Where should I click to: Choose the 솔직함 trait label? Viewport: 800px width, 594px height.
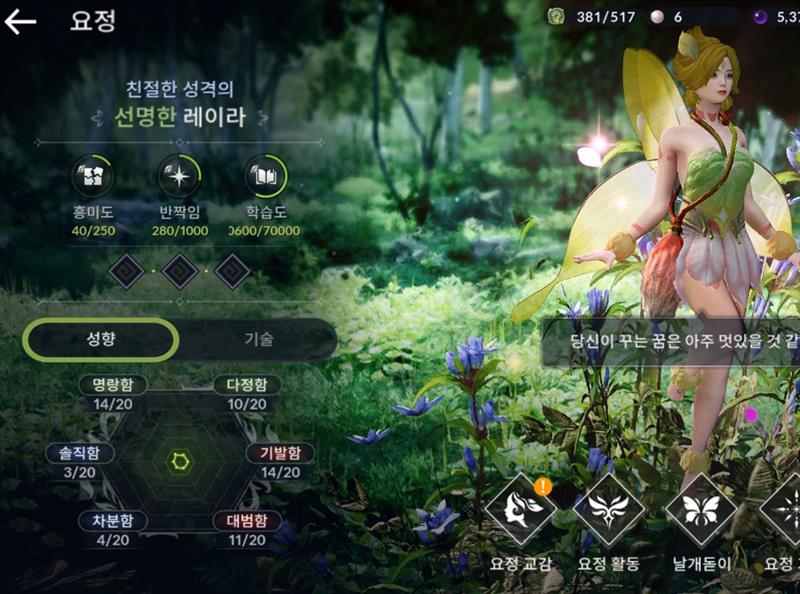point(79,453)
